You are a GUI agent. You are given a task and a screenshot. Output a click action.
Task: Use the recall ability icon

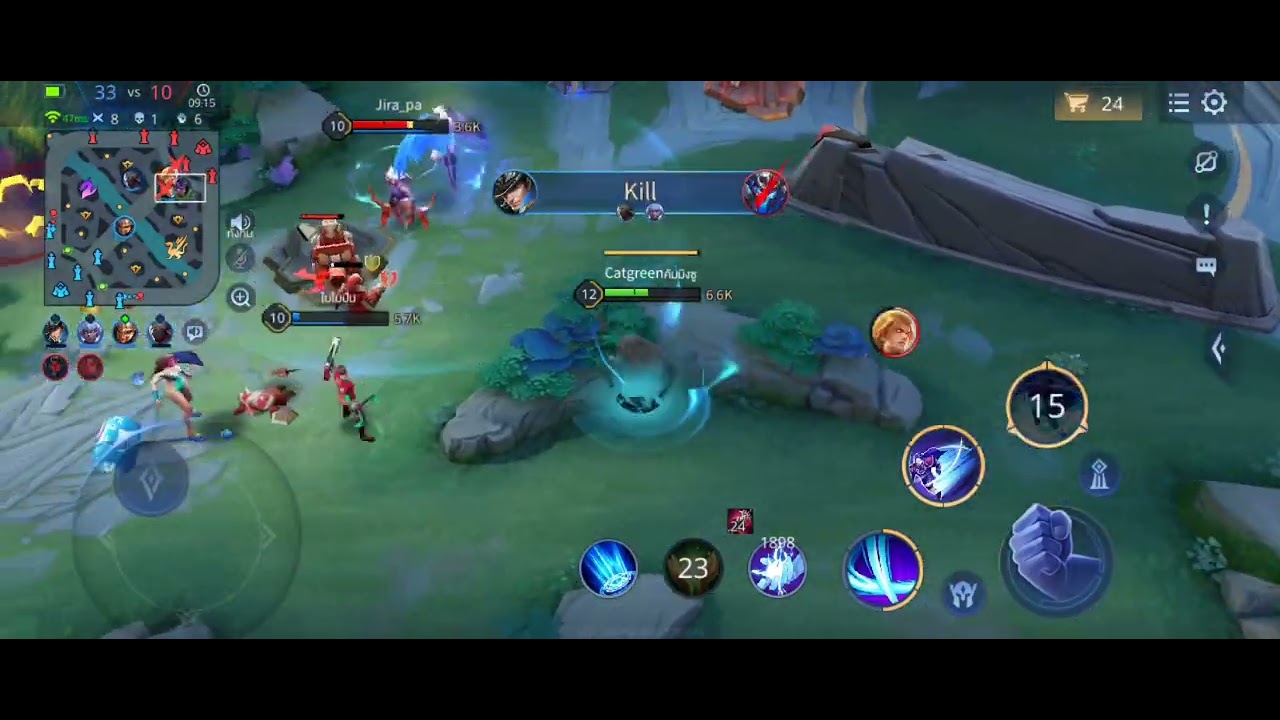[x=608, y=568]
